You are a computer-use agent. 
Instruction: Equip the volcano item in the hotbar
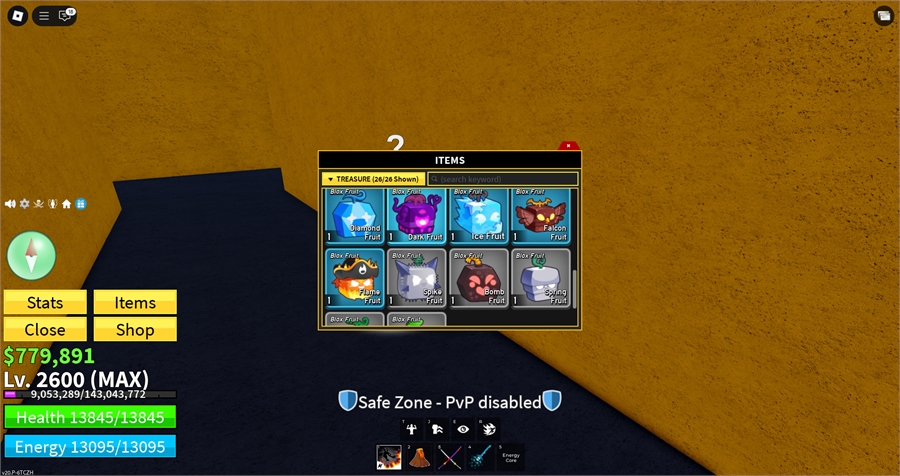[x=419, y=457]
